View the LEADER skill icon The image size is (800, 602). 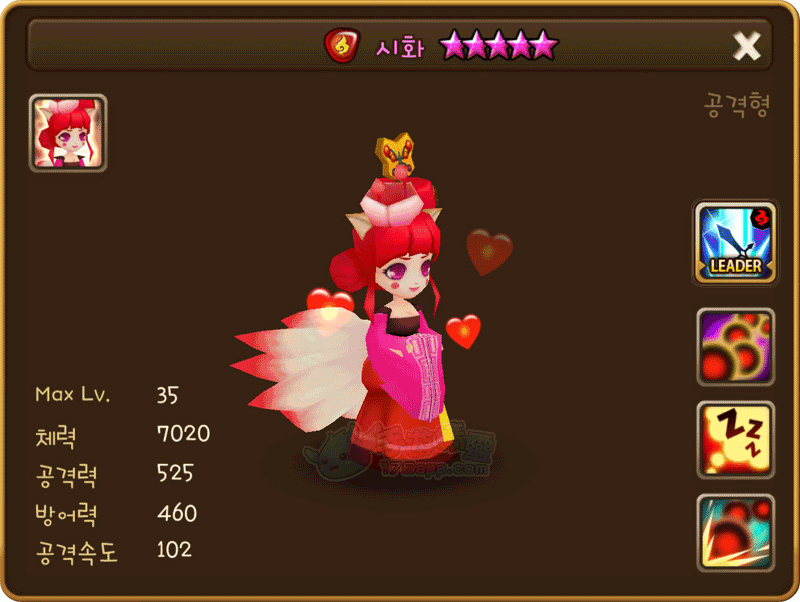pos(735,243)
